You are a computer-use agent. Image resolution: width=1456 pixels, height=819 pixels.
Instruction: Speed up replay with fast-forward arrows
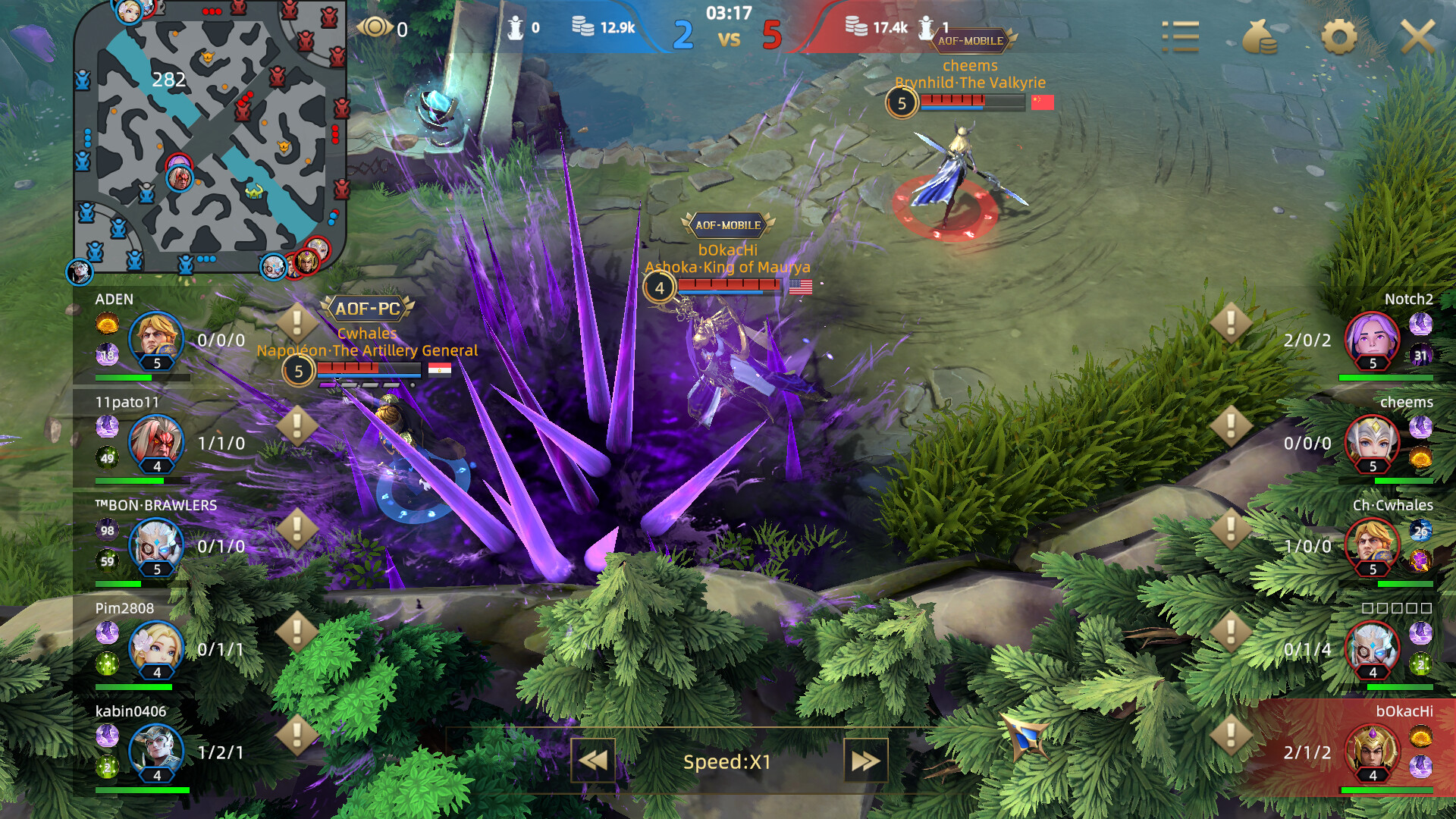tap(864, 761)
